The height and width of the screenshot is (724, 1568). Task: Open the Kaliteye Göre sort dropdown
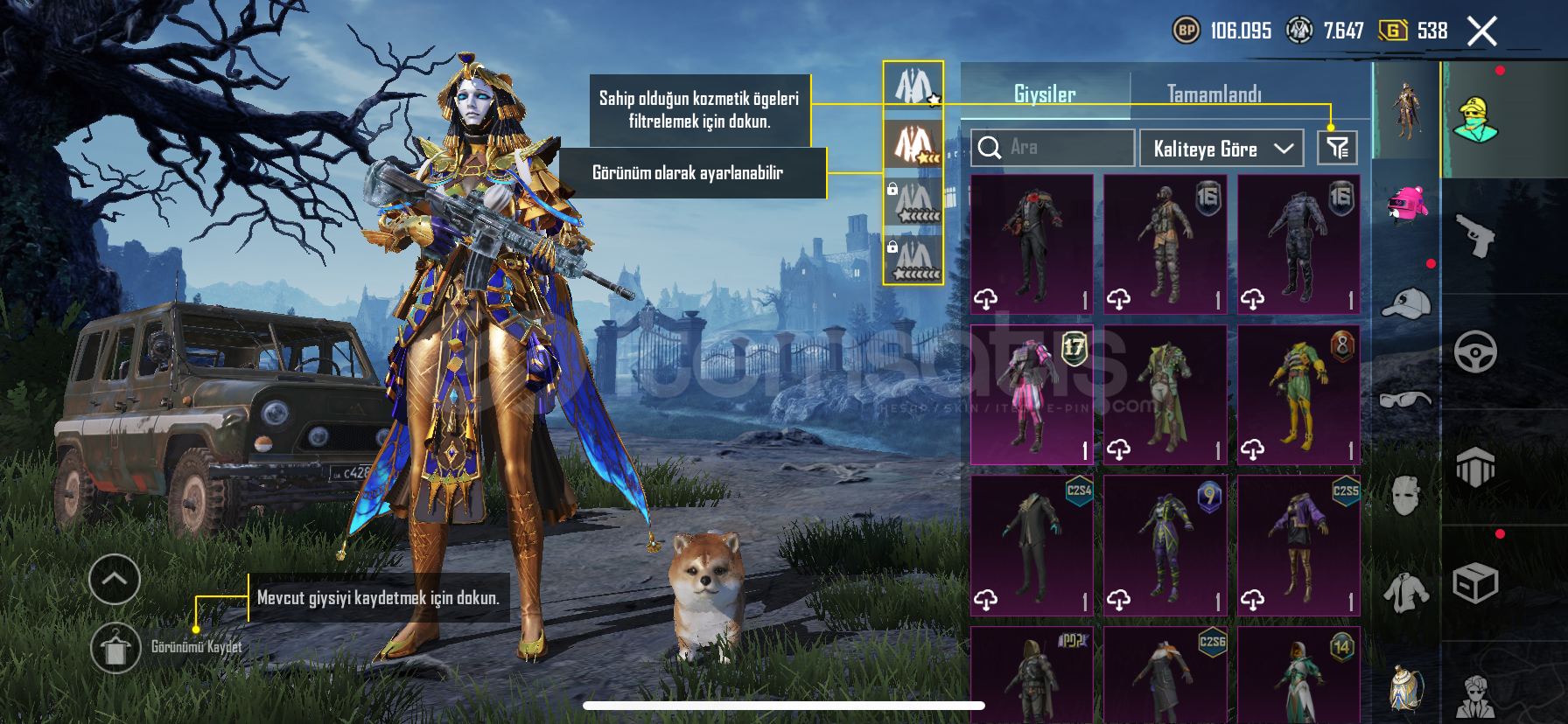coord(1221,149)
